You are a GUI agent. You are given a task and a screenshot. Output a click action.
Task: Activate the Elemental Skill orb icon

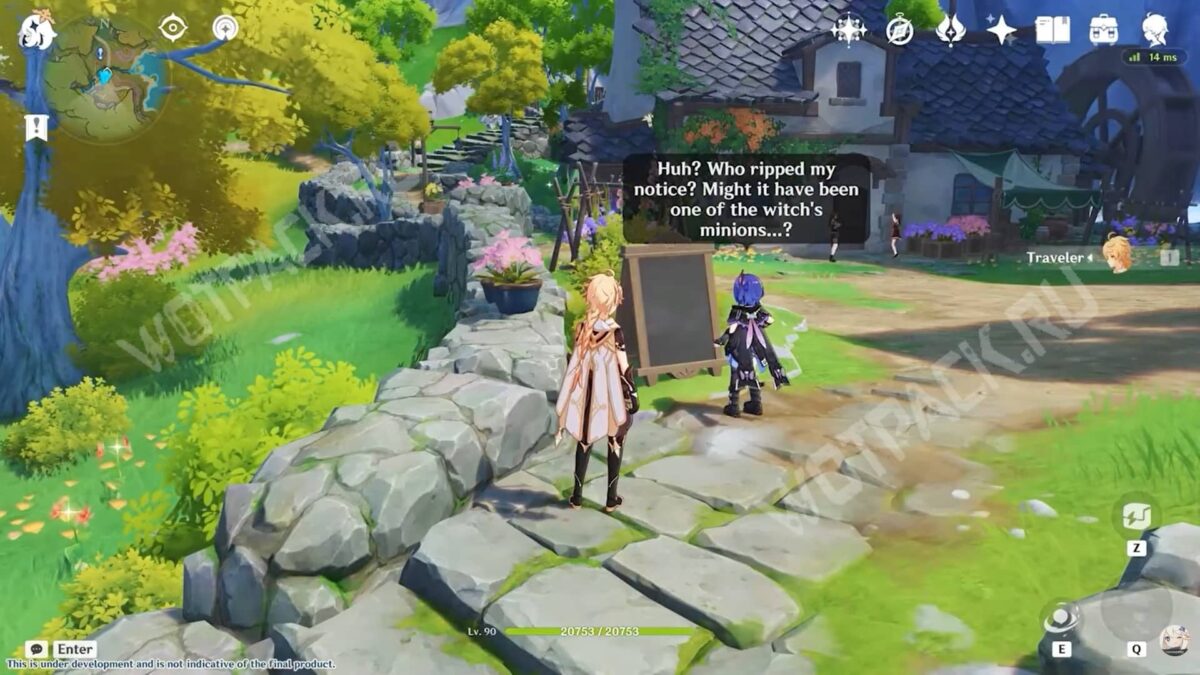[1061, 621]
